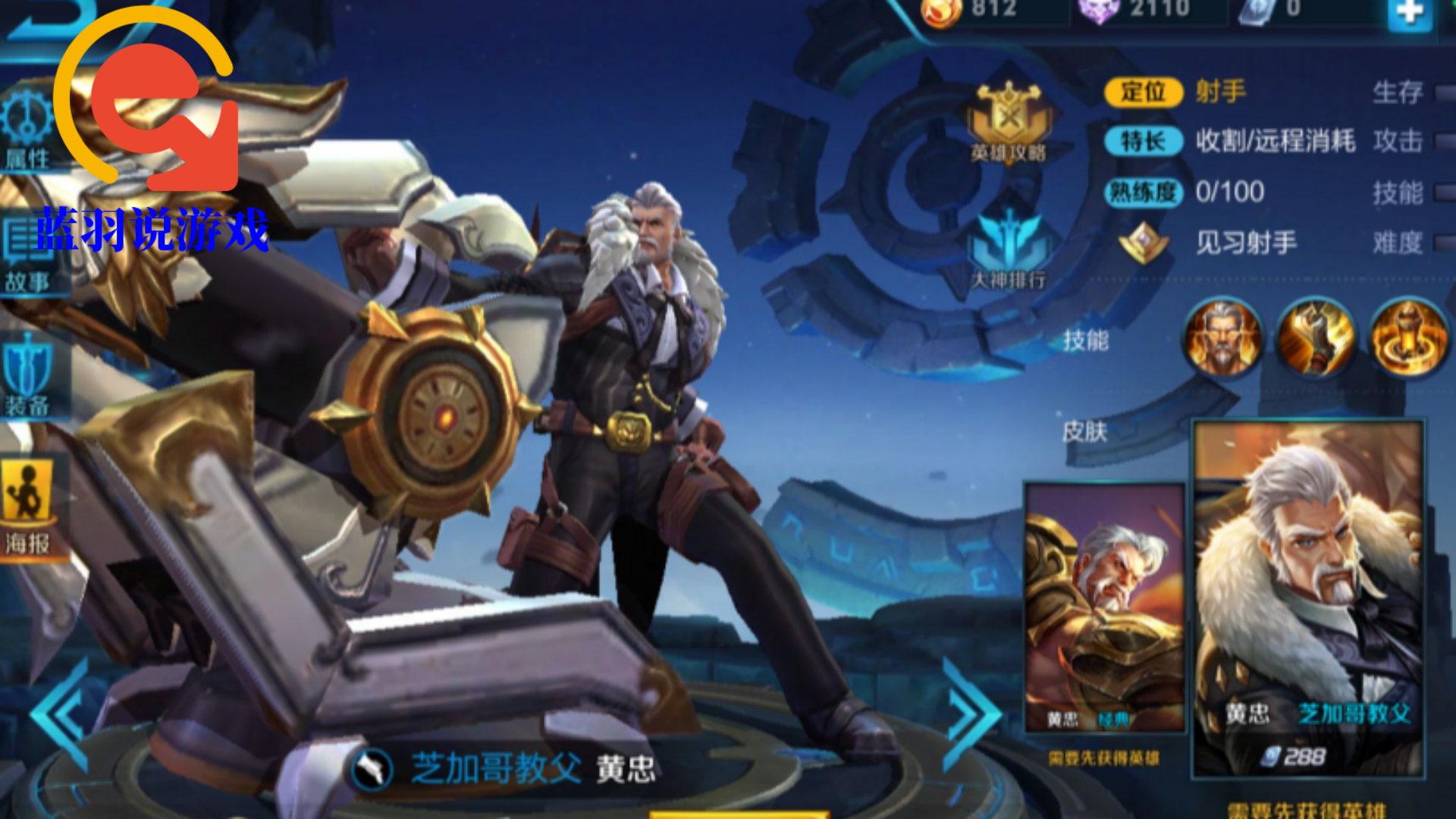Show the 海报 poster view
Viewport: 1456px width, 819px height.
(x=27, y=510)
